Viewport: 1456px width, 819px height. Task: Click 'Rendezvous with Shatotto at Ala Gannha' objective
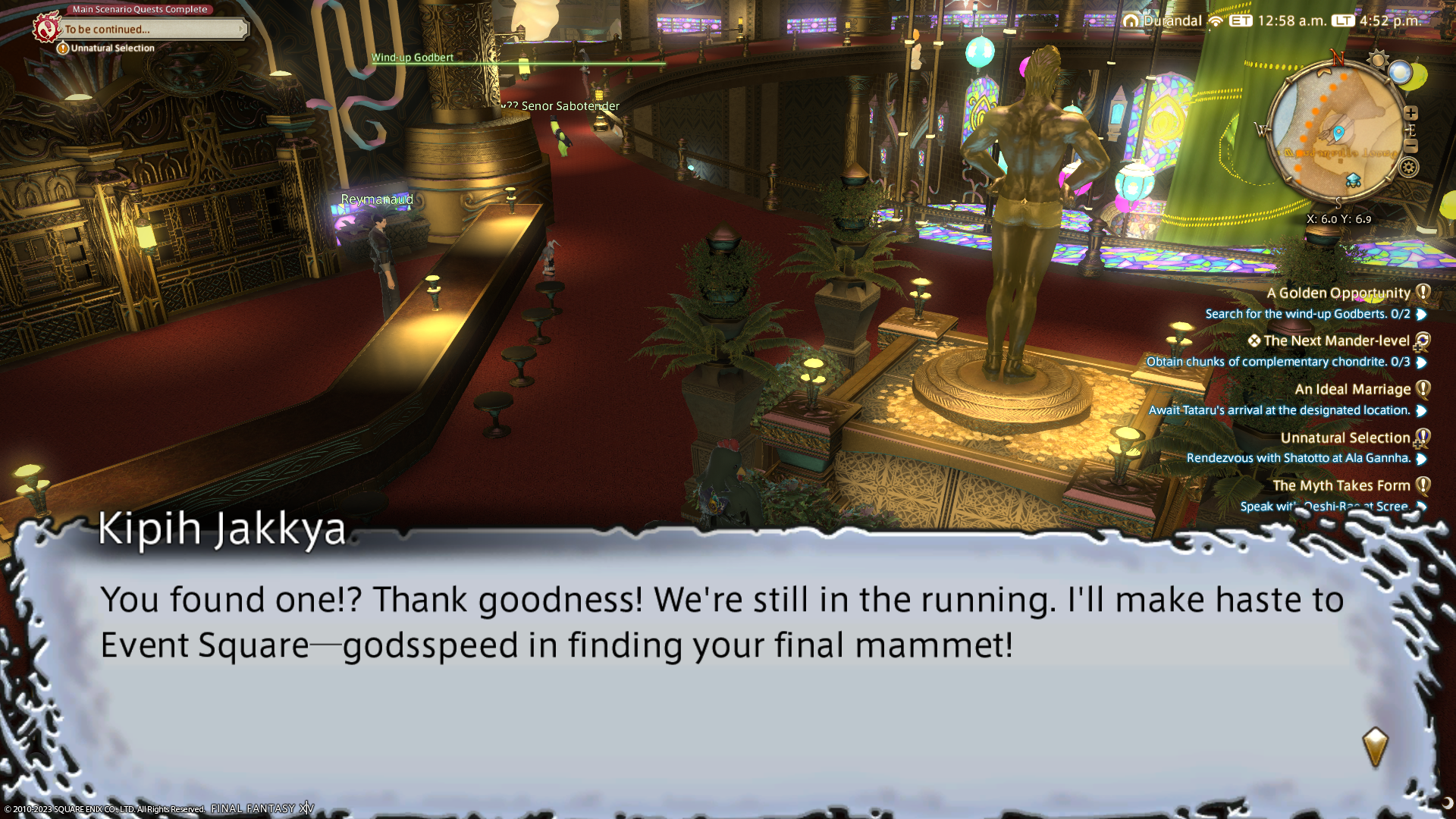tap(1298, 458)
